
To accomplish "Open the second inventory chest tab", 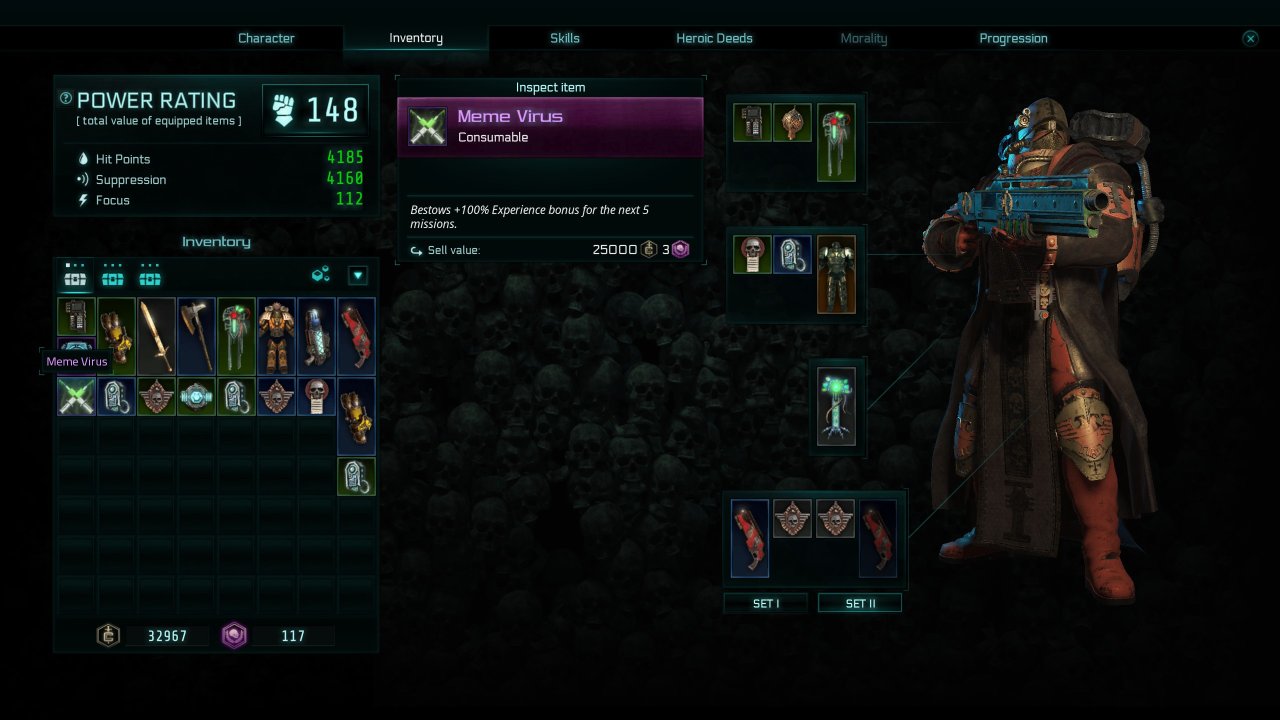I will (113, 275).
